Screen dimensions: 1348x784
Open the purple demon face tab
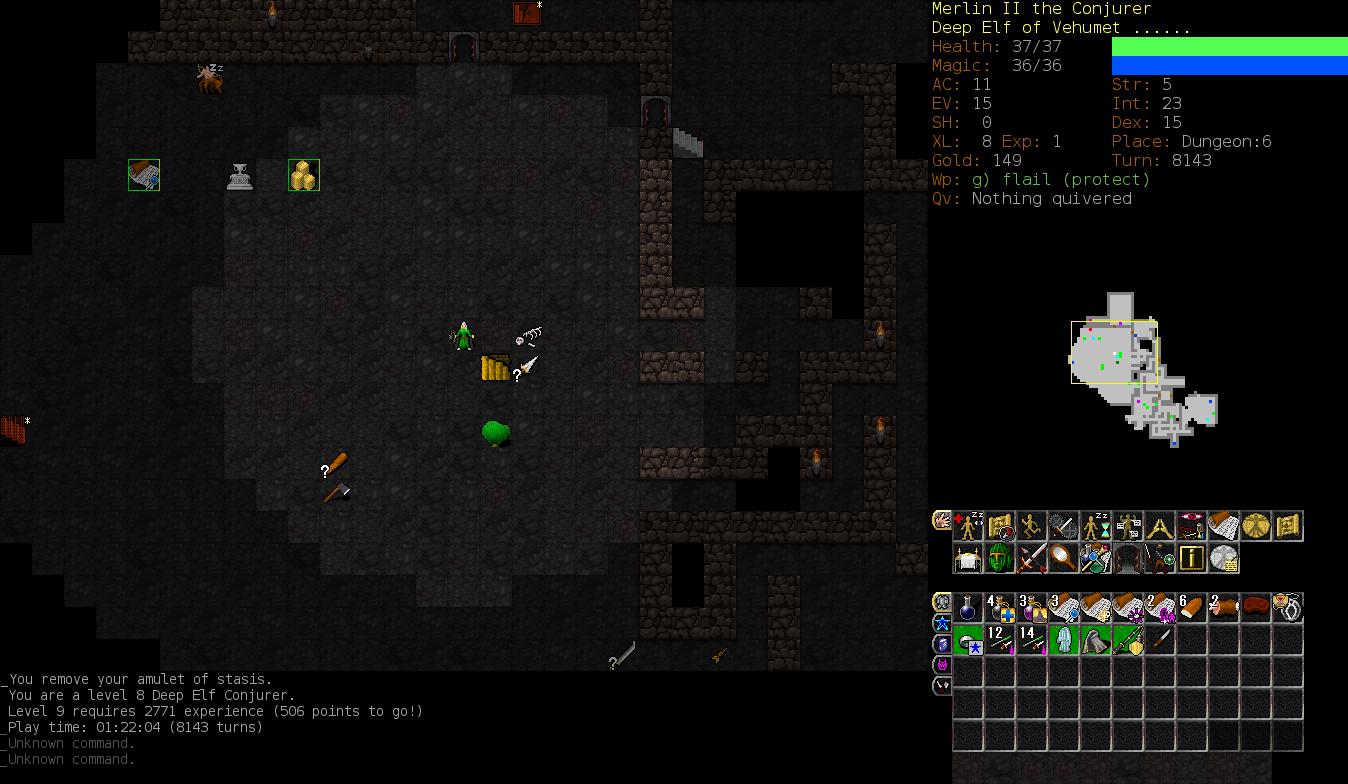tap(942, 665)
